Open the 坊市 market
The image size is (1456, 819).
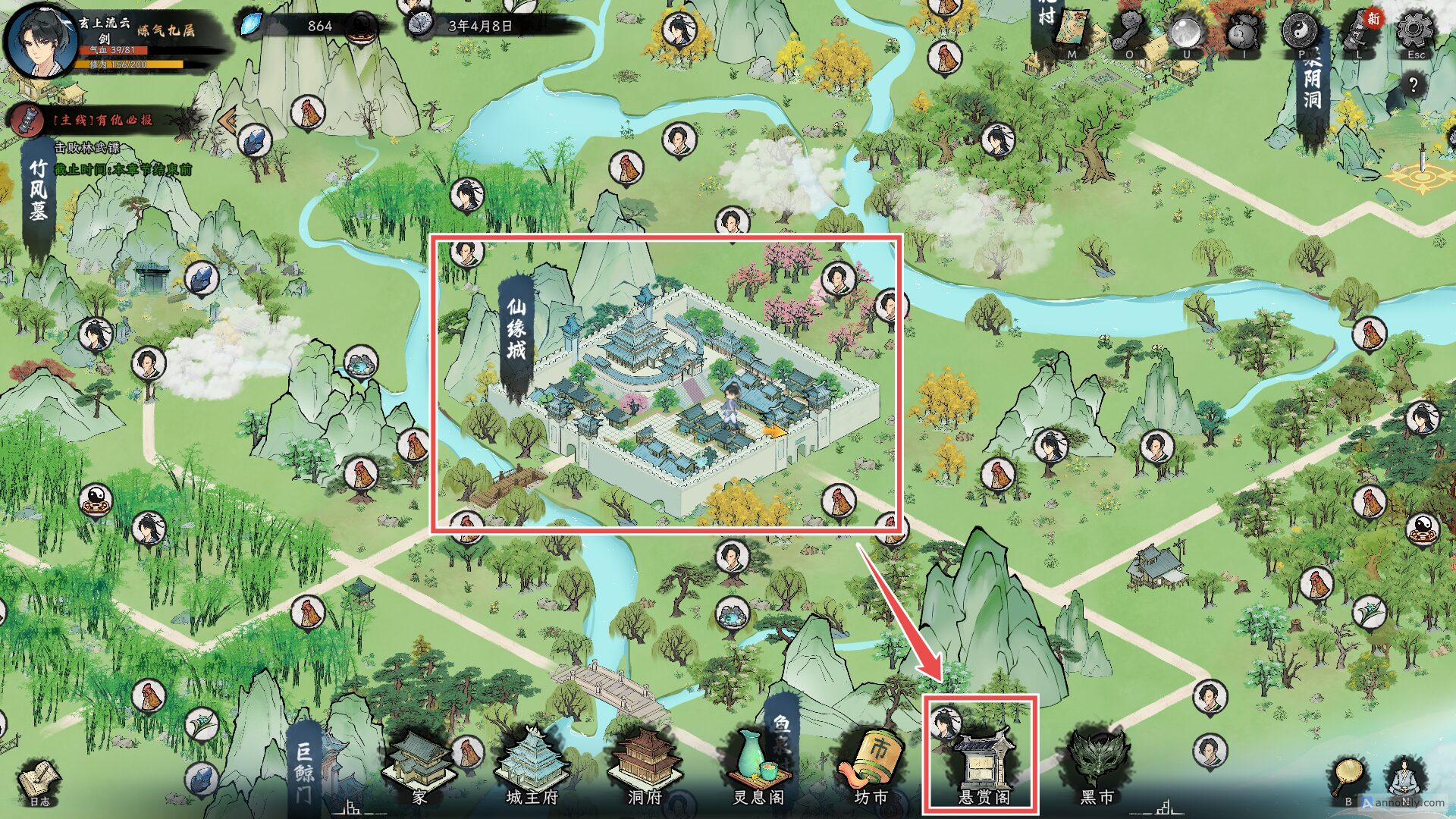point(871,766)
